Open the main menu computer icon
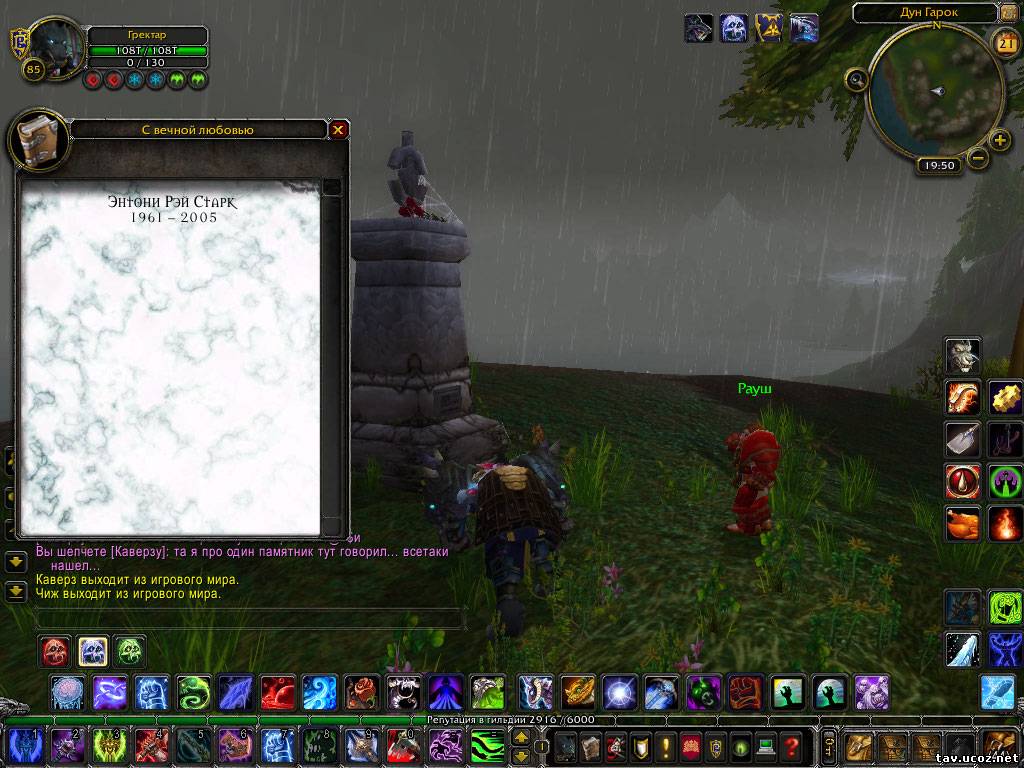Viewport: 1024px width, 768px height. [x=765, y=746]
